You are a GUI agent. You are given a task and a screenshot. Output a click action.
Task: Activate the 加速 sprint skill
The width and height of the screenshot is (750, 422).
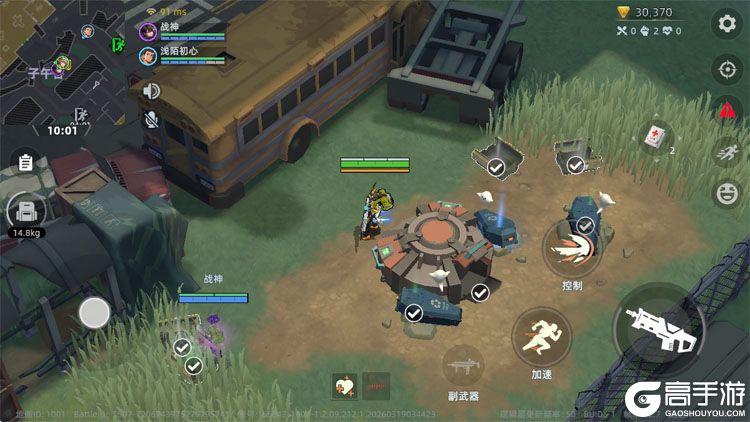click(542, 337)
